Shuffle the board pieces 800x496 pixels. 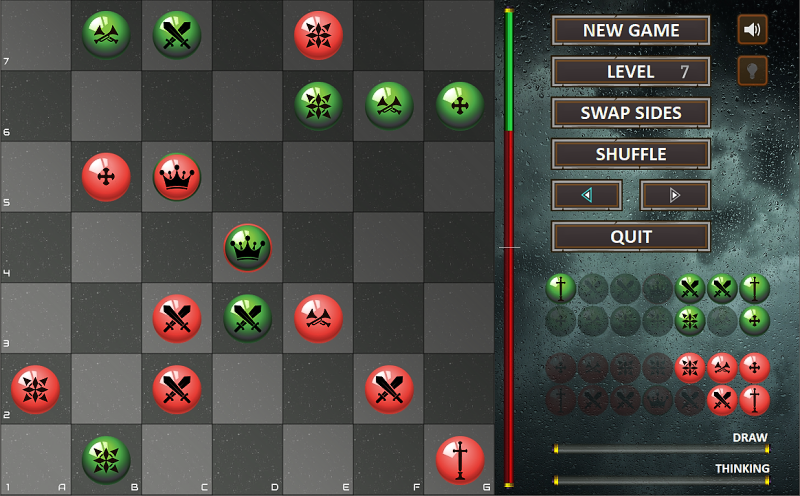point(631,154)
